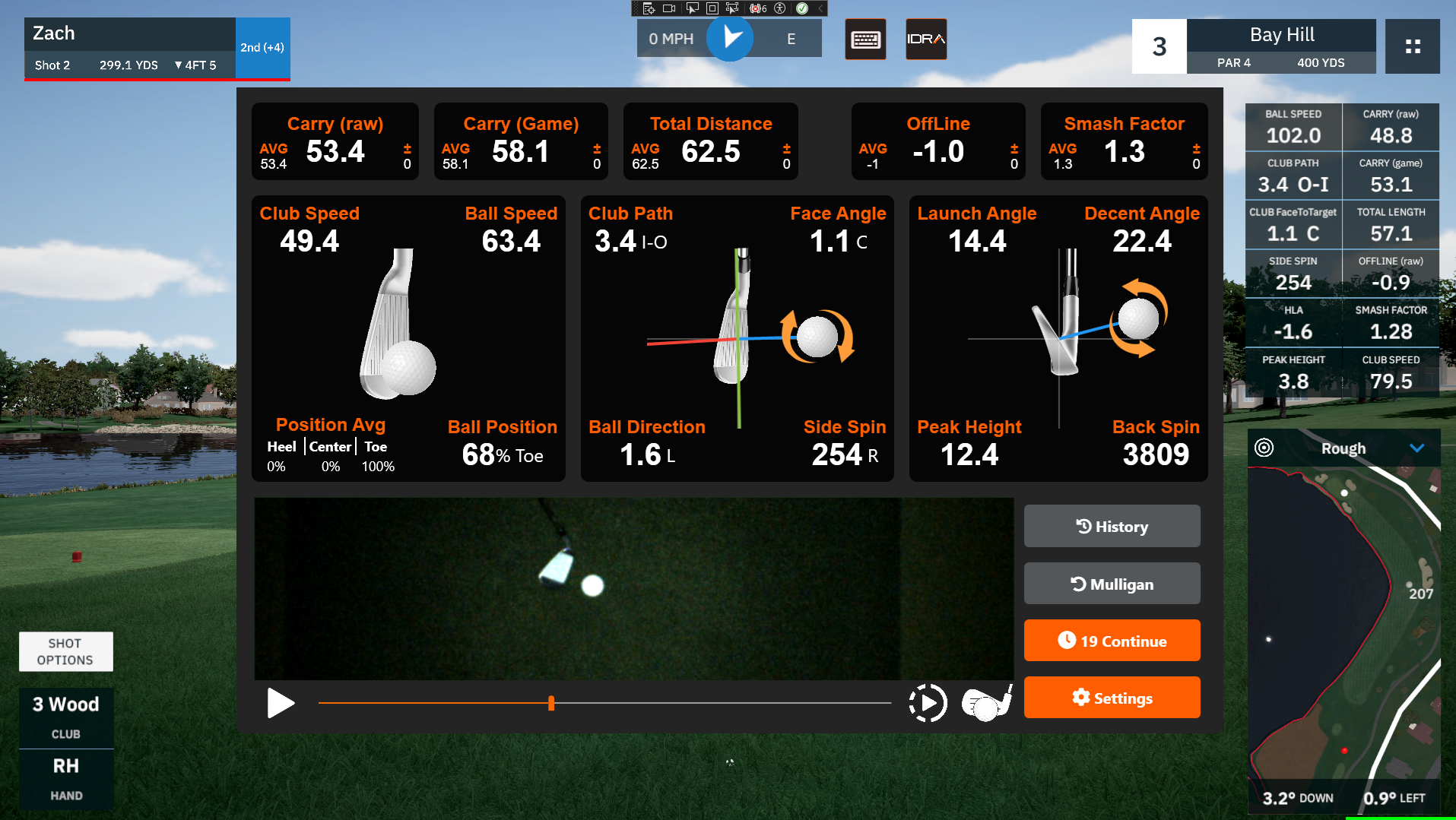Take a Mulligan on this shot

pos(1112,584)
